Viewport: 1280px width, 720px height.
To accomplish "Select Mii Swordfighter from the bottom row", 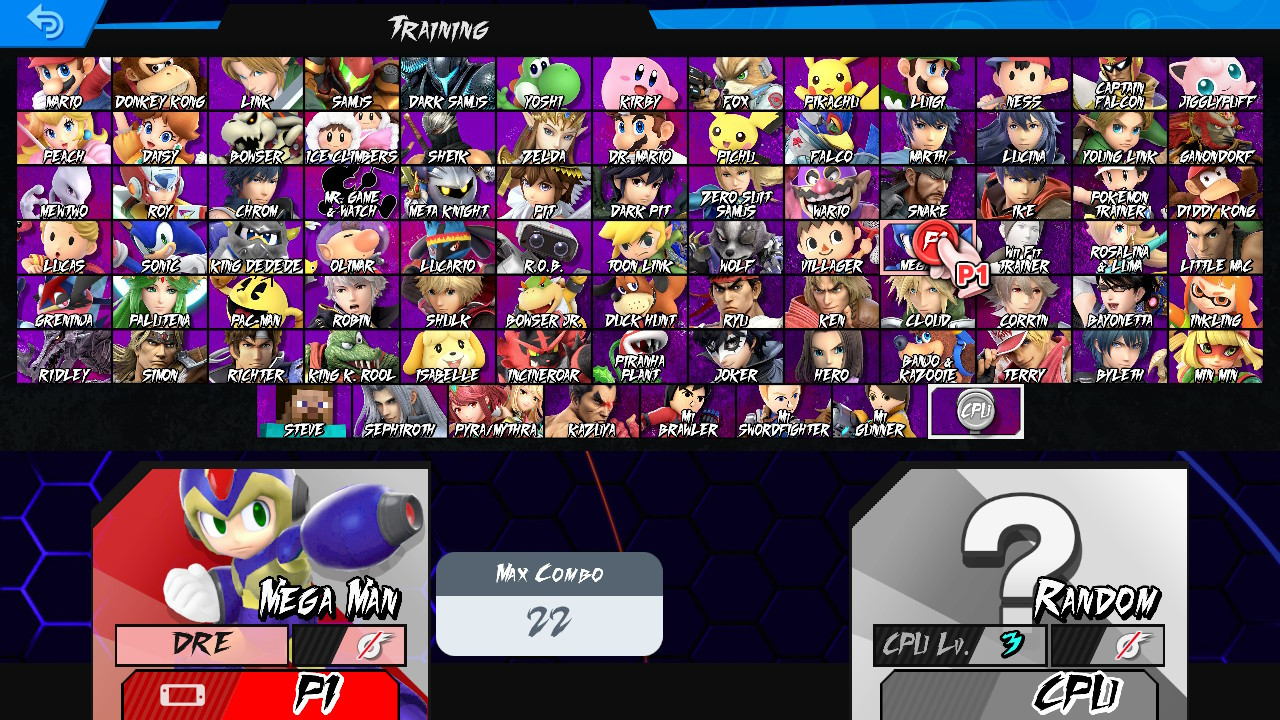I will (x=784, y=411).
